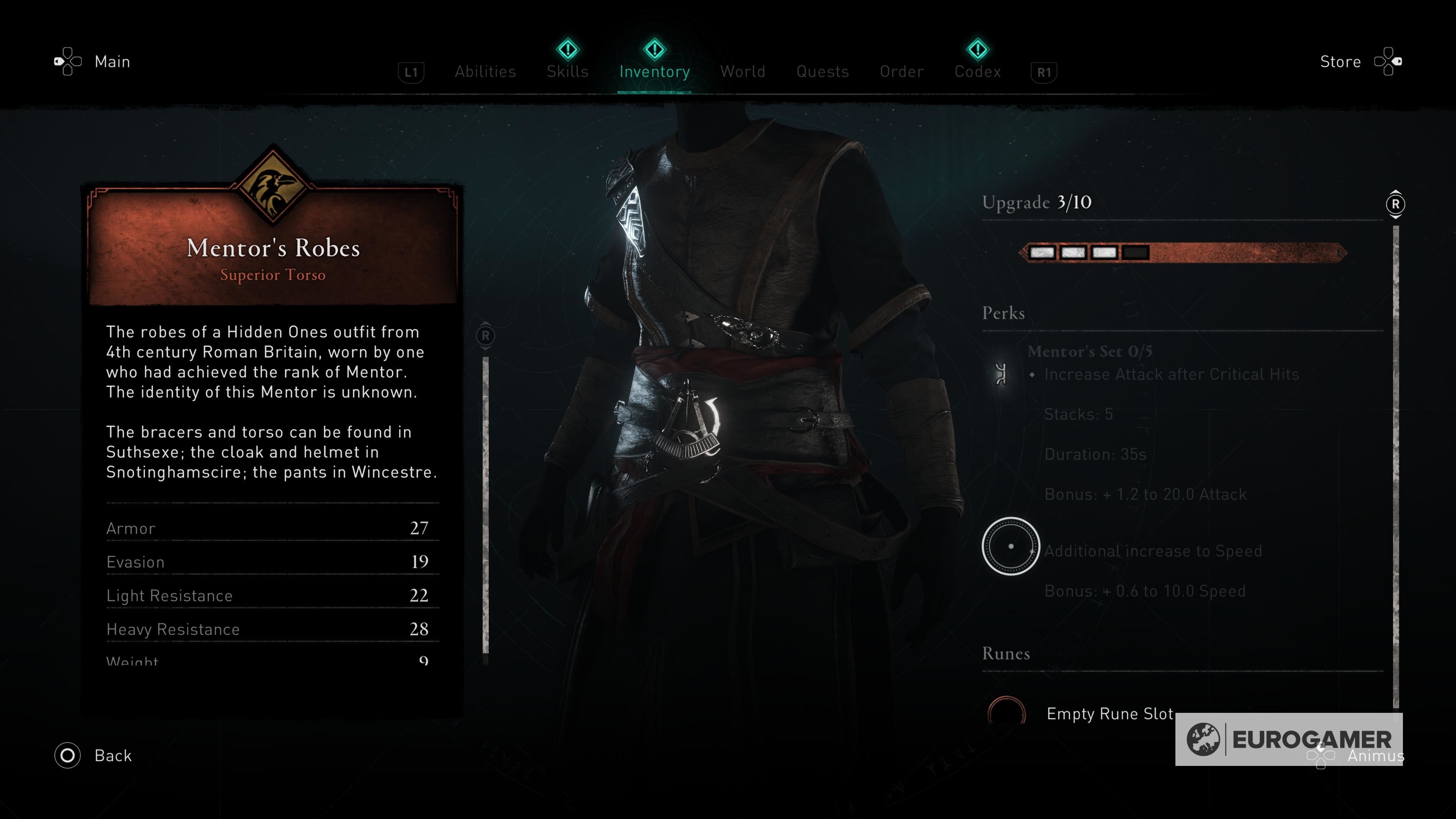Click the D-pad controller icon next to Main
1456x819 pixels.
[x=68, y=61]
